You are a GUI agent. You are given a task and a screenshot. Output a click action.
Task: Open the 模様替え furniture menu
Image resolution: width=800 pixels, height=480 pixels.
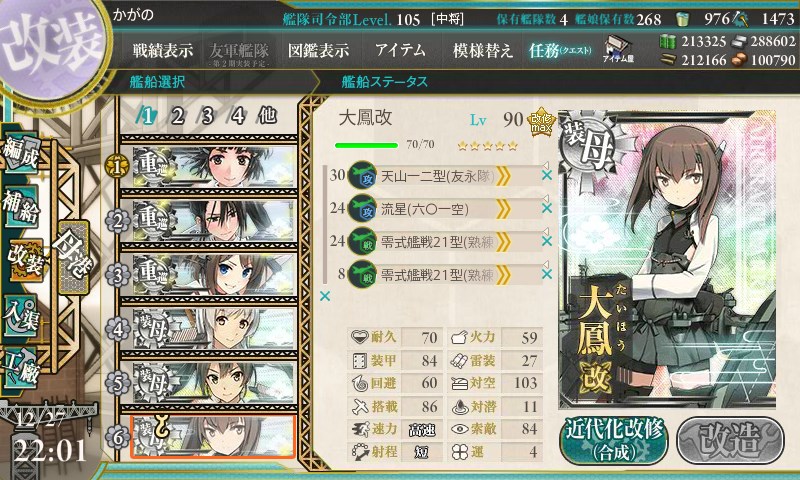(x=482, y=50)
